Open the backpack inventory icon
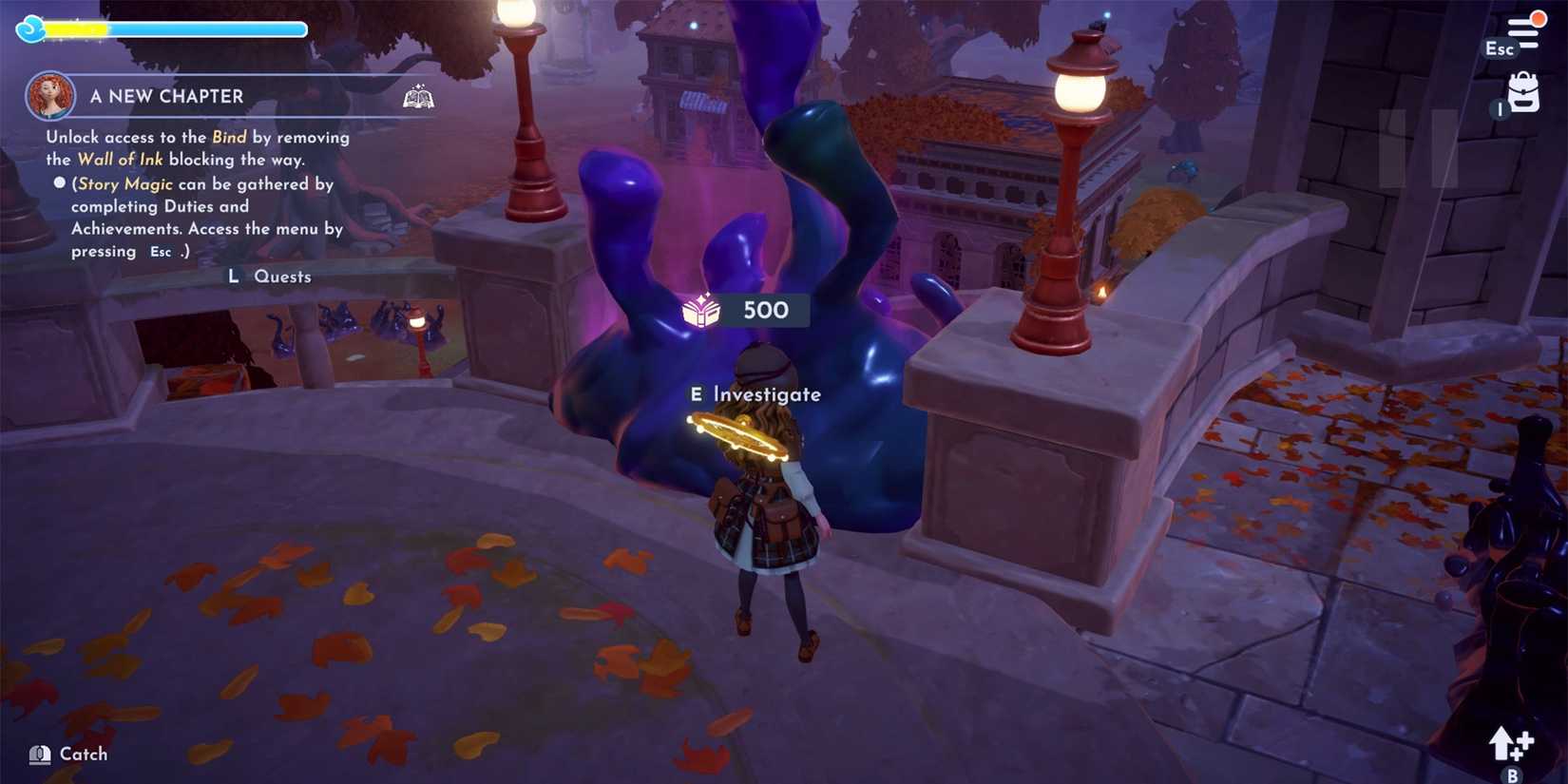Viewport: 1568px width, 784px height. [x=1521, y=93]
